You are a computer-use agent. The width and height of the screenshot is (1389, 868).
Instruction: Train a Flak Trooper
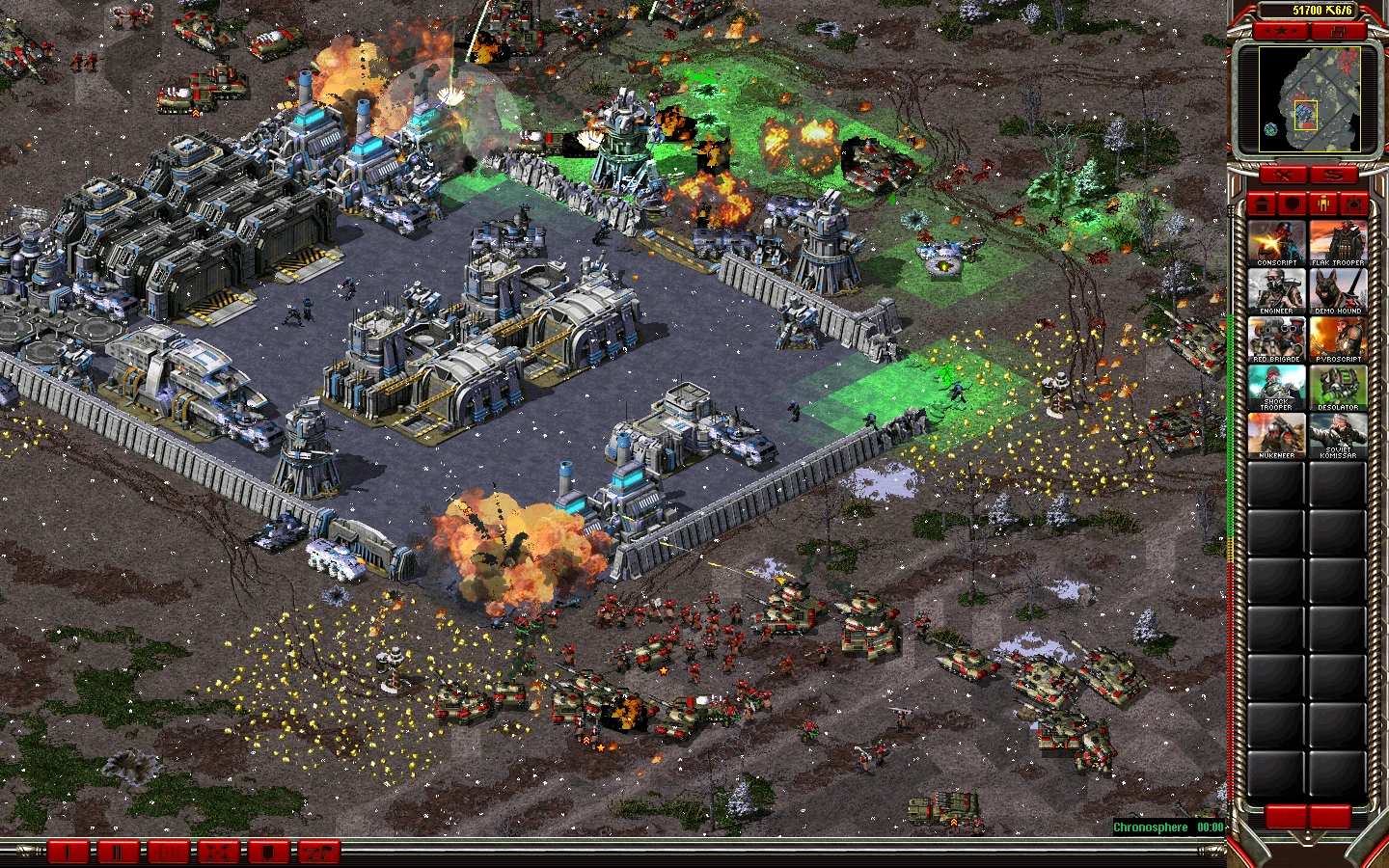[1338, 243]
